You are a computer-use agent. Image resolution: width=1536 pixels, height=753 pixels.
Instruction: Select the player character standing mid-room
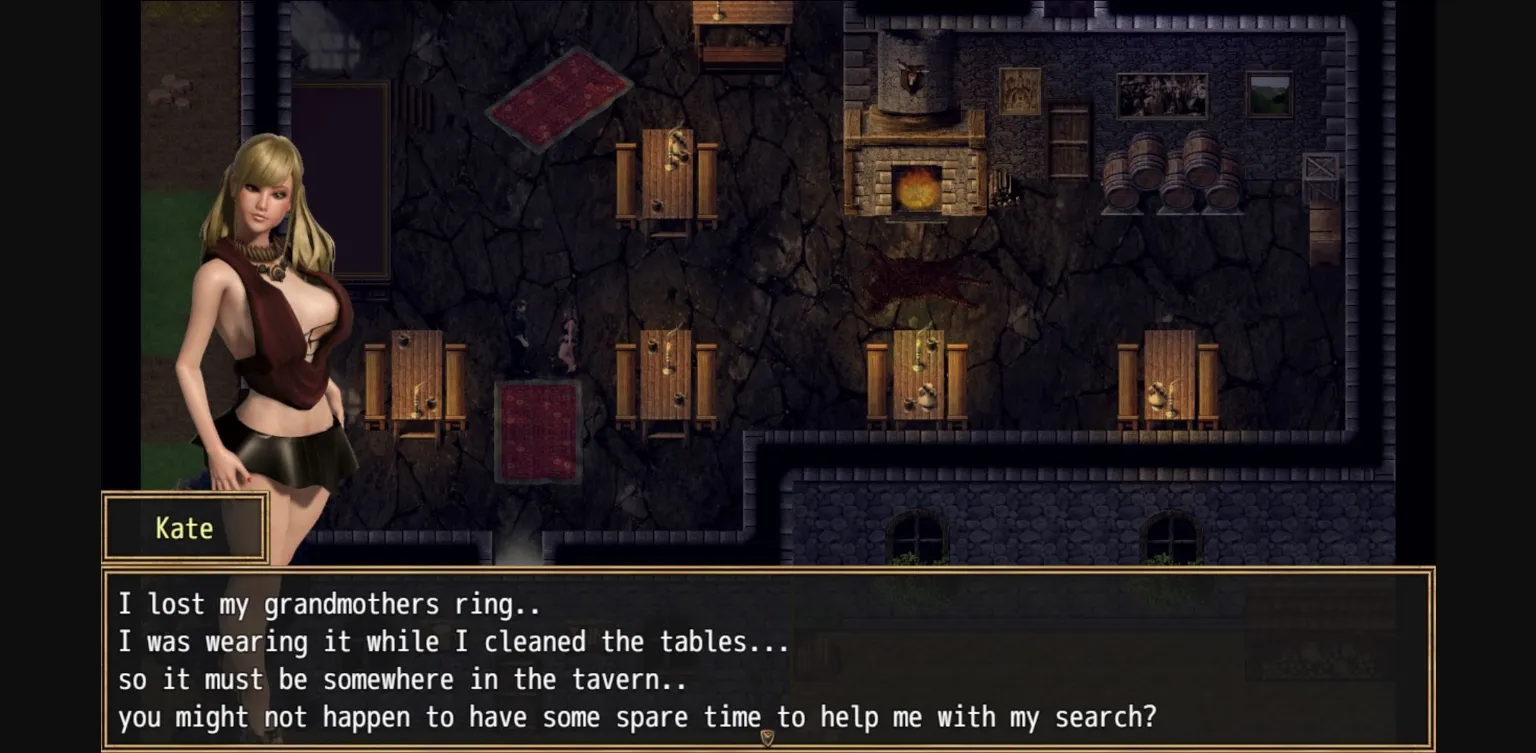(520, 330)
